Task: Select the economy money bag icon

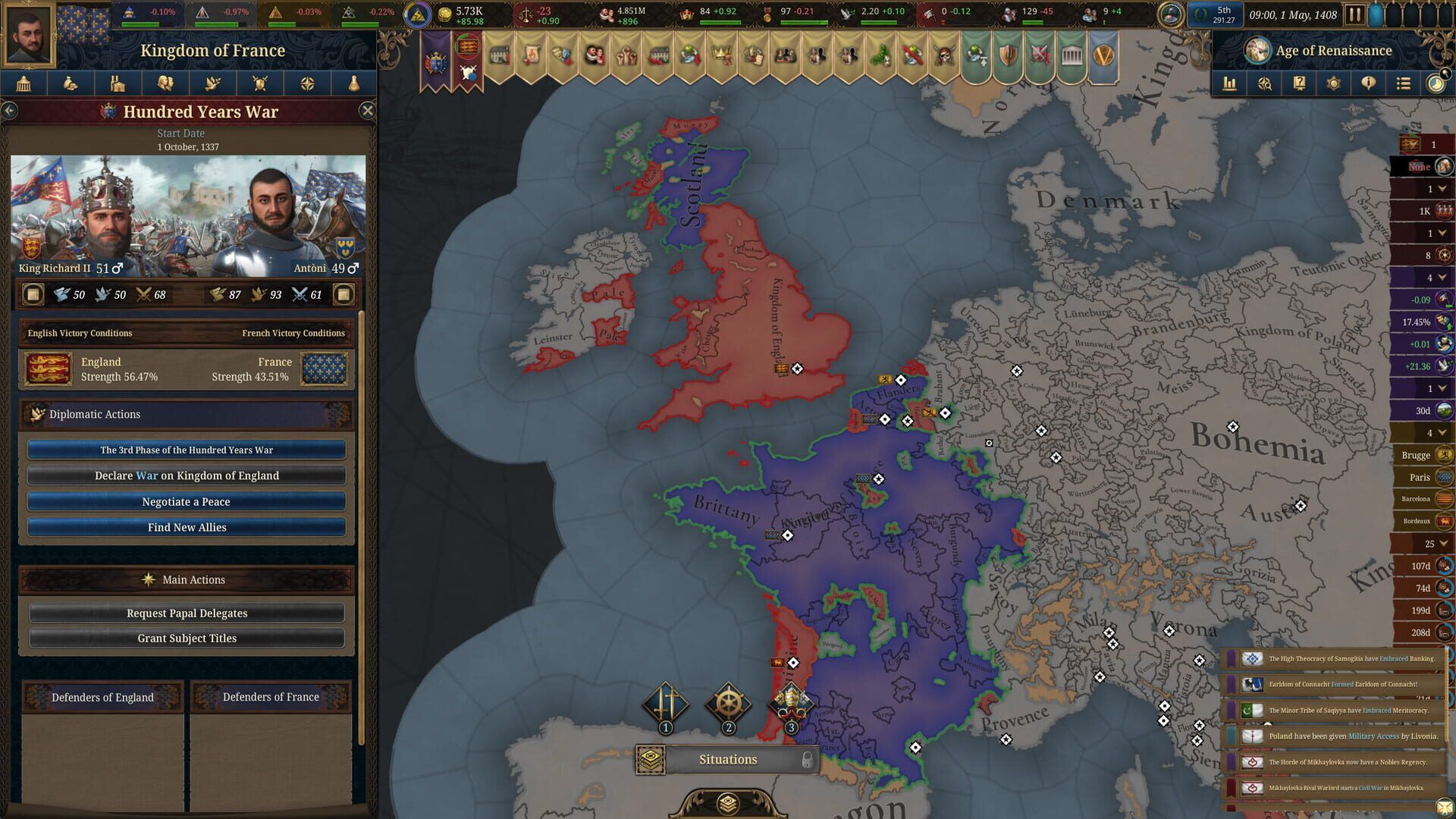Action: [71, 83]
